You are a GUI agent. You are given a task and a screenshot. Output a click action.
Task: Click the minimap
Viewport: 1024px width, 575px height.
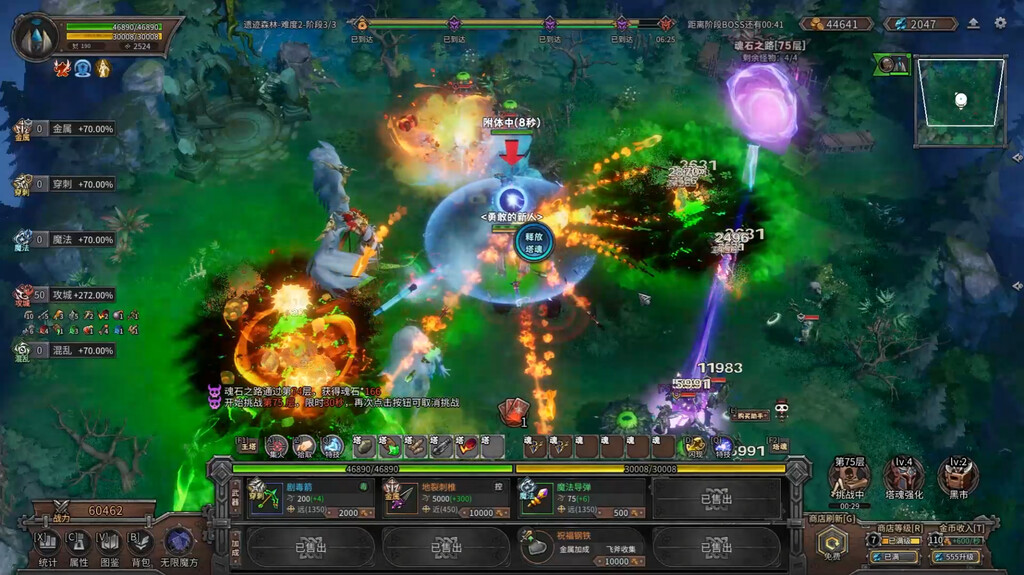(x=960, y=102)
